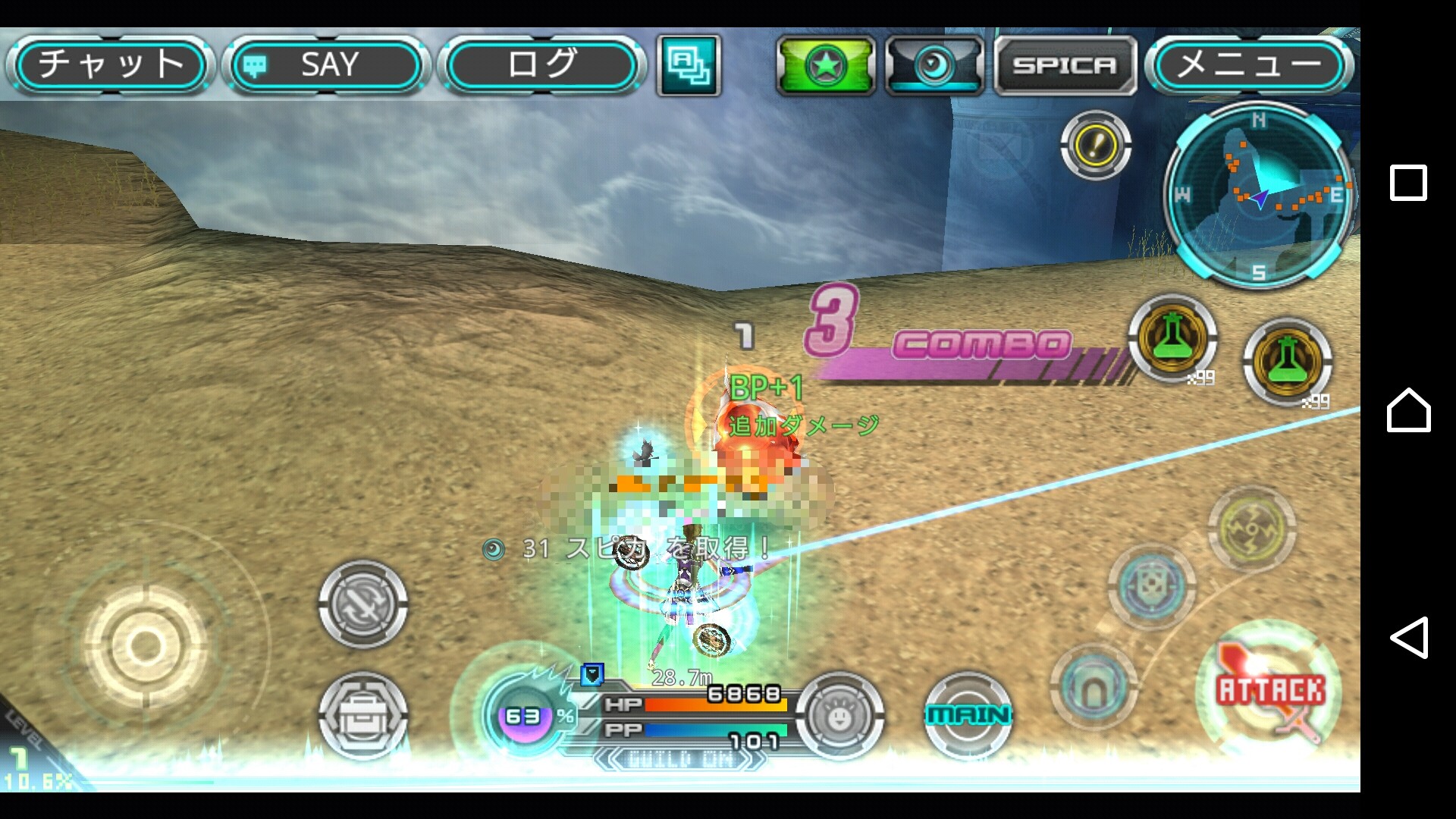Tap the Android back triangle button

[1408, 637]
